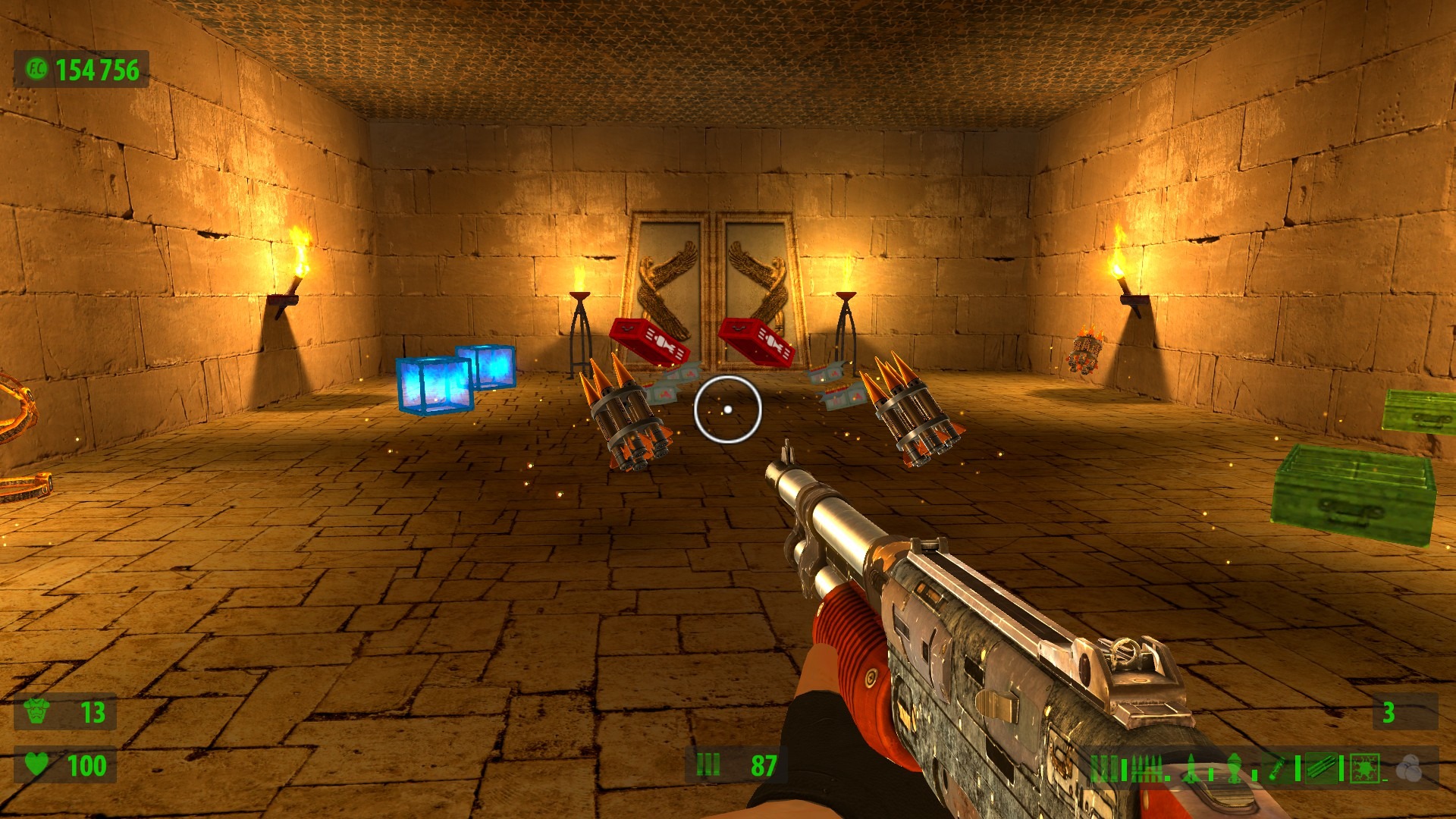
Task: Click the rocket ammo icon
Action: 1193,768
